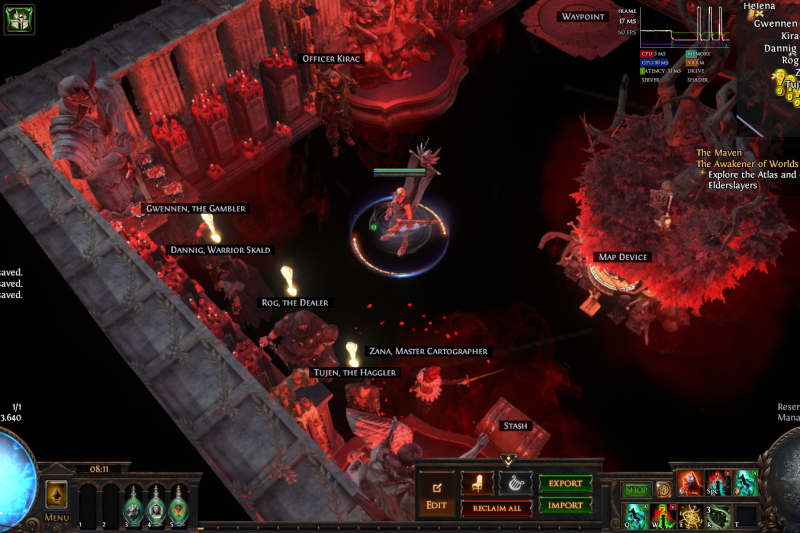Screen dimensions: 800x533
Task: Click the gold arrow icon above Menu
Action: click(56, 493)
